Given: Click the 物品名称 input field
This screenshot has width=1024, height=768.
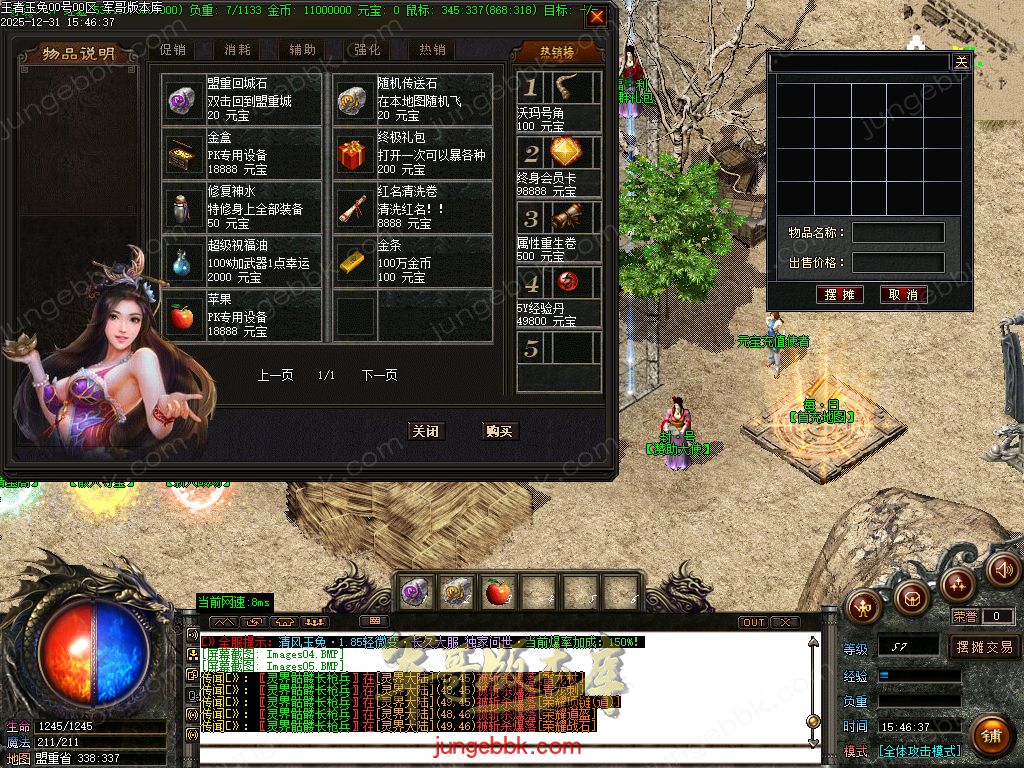Looking at the screenshot, I should 897,233.
